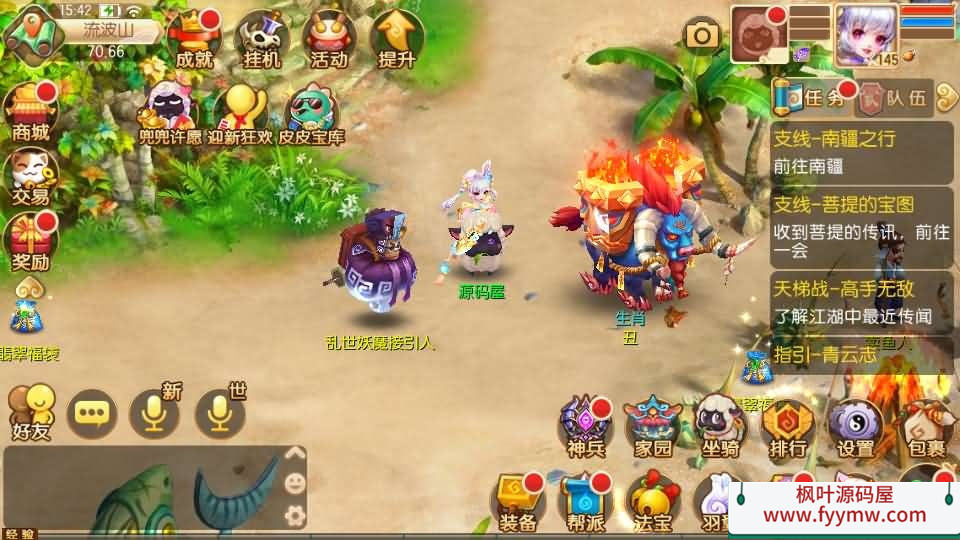Open the 皮皮宝库 treasury icon
This screenshot has width=960, height=540.
coord(309,110)
